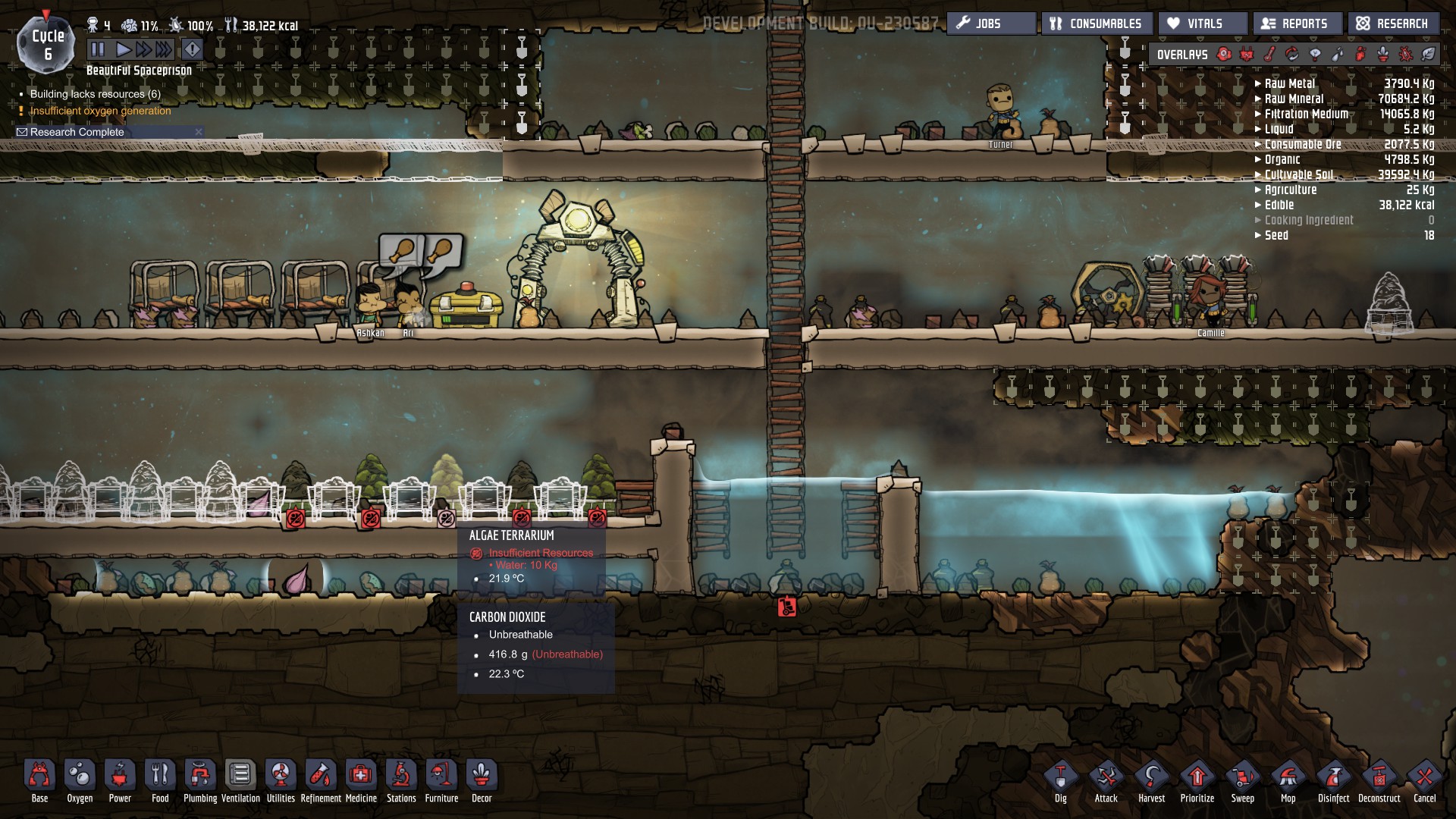The image size is (1456, 819).
Task: Choose the Furniture build category
Action: (x=441, y=780)
